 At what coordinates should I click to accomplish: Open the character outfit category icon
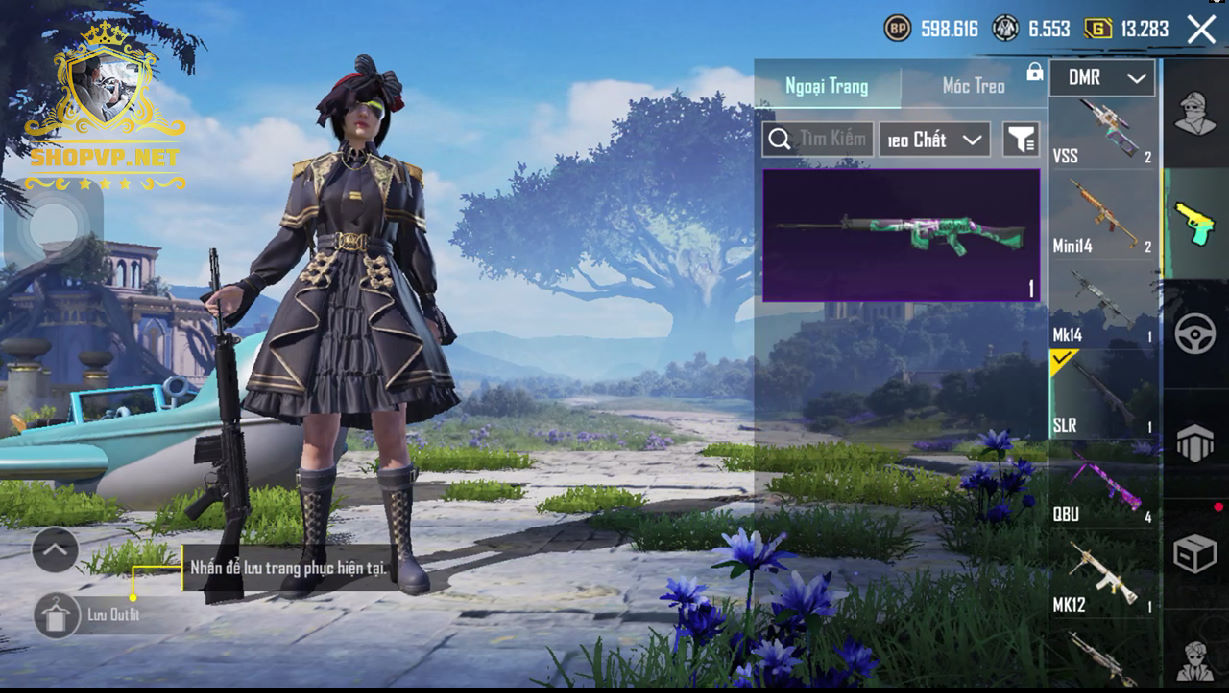(1195, 113)
